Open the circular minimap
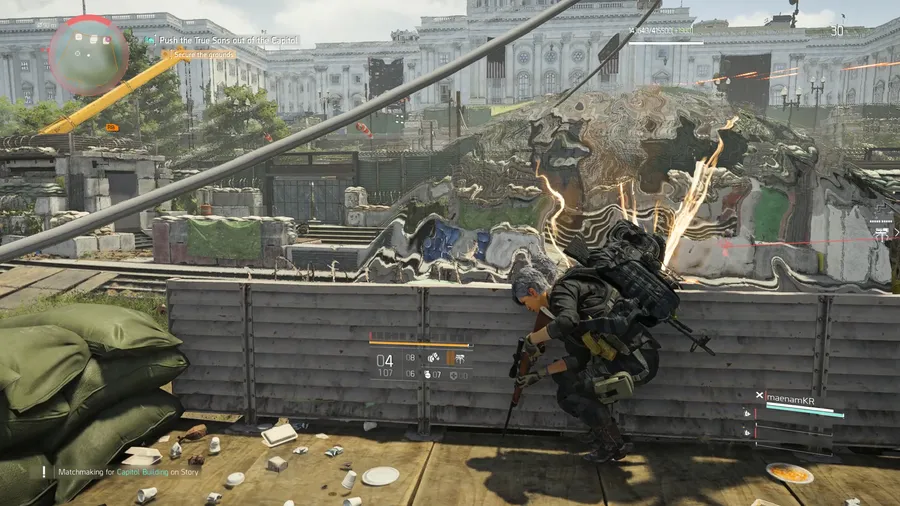 click(x=88, y=55)
